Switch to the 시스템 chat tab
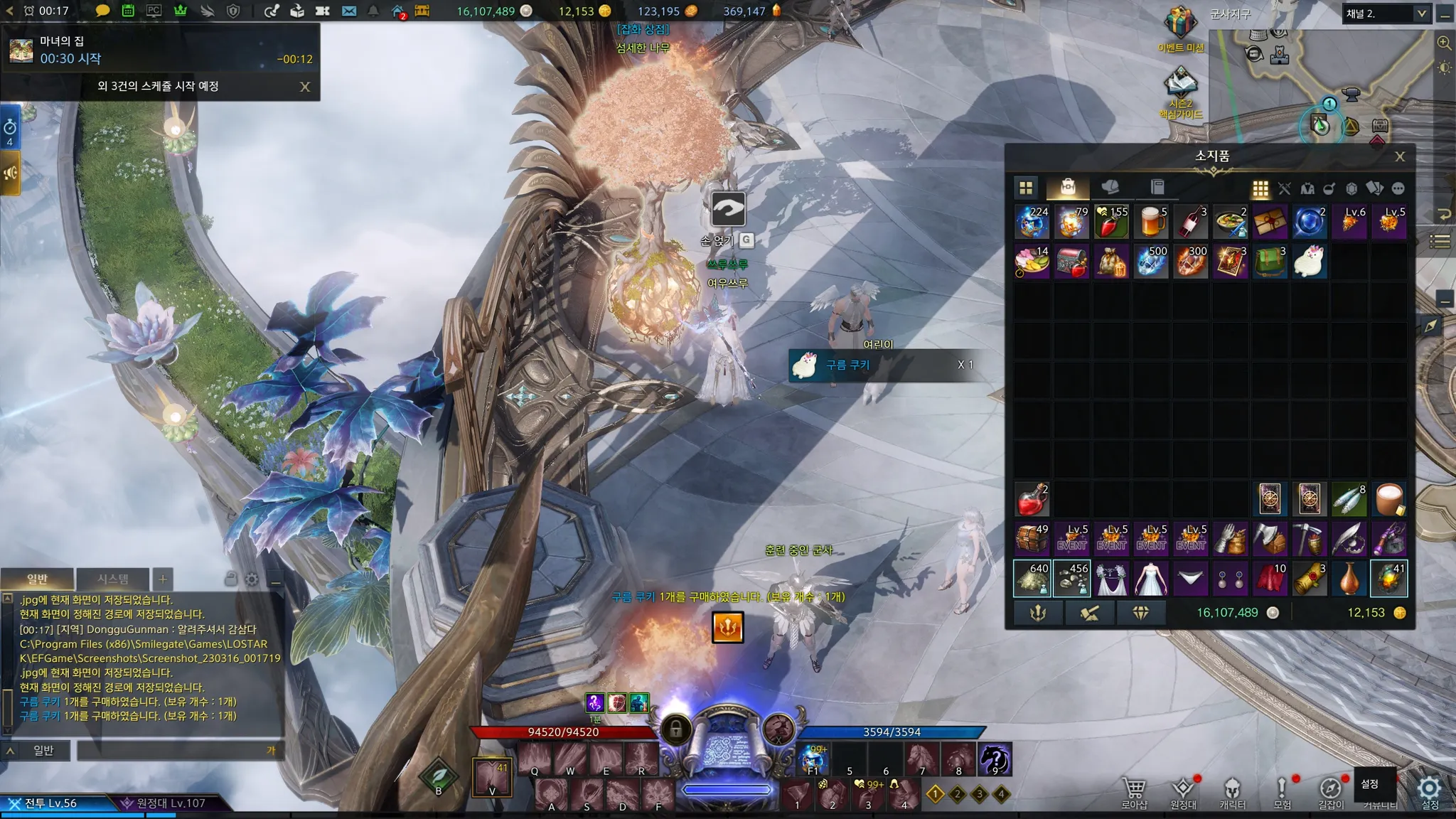Viewport: 1456px width, 819px height. pos(113,579)
